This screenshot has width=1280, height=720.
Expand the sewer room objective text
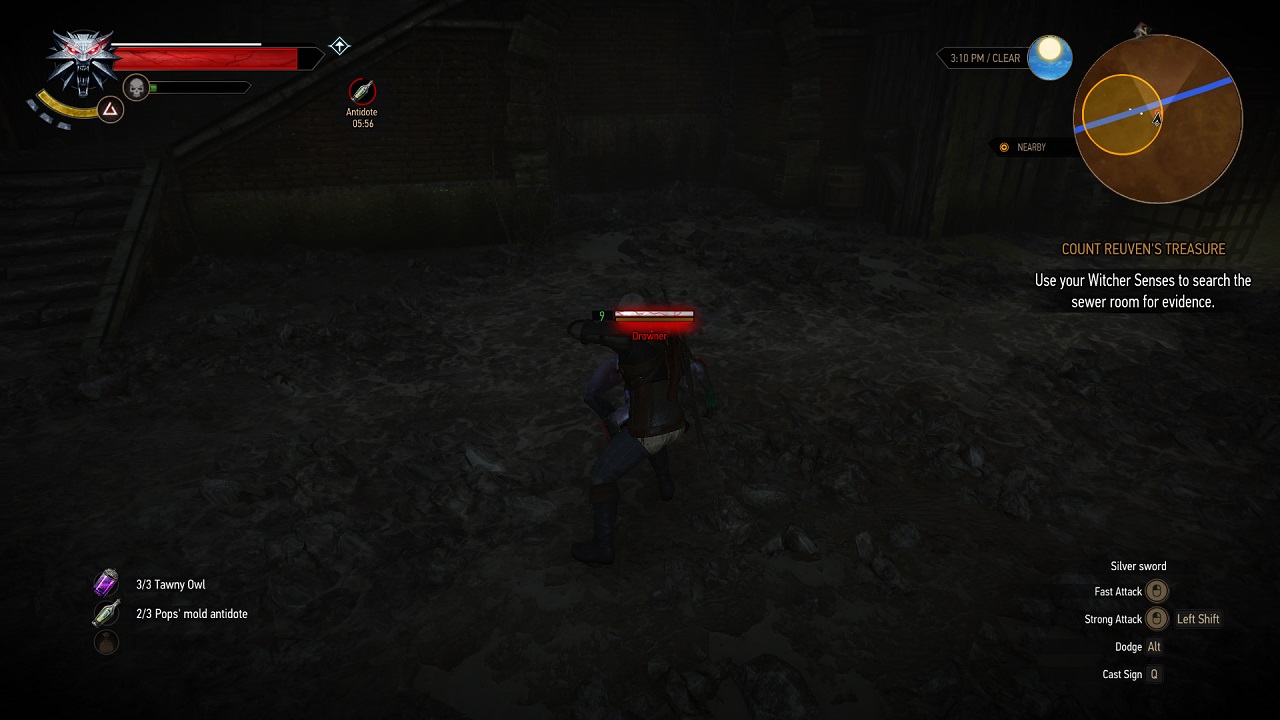1143,291
